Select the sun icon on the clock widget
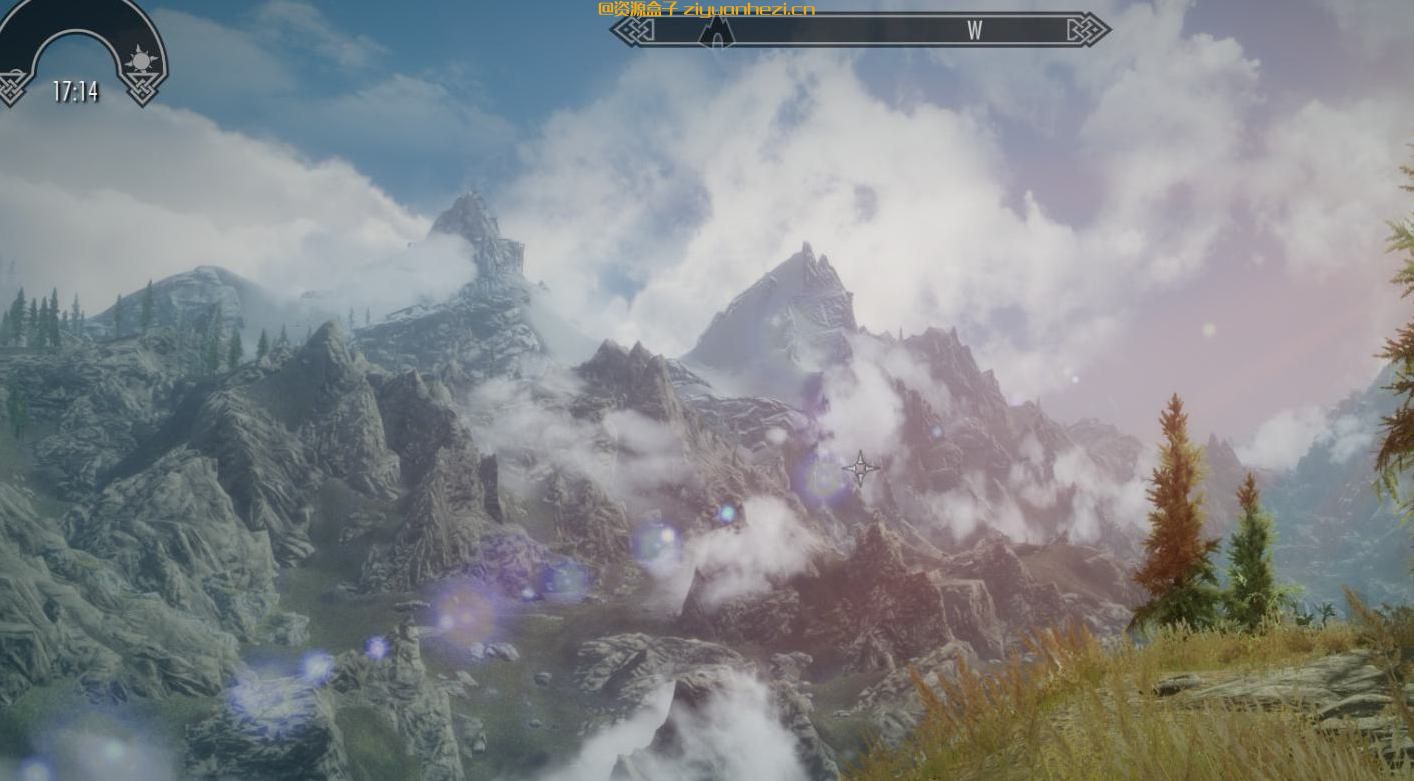 142,58
